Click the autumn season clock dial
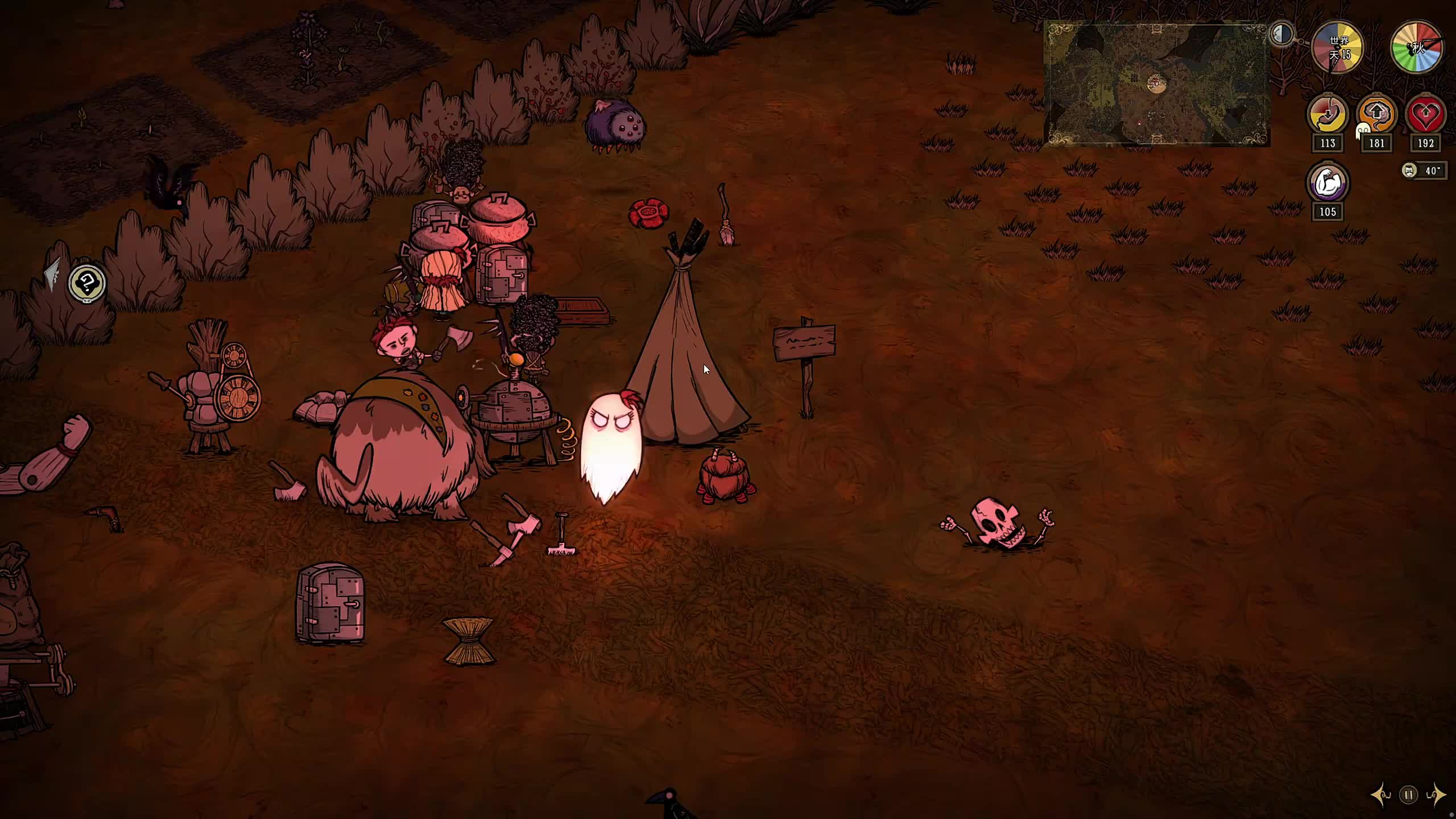The image size is (1456, 819). 1417,48
